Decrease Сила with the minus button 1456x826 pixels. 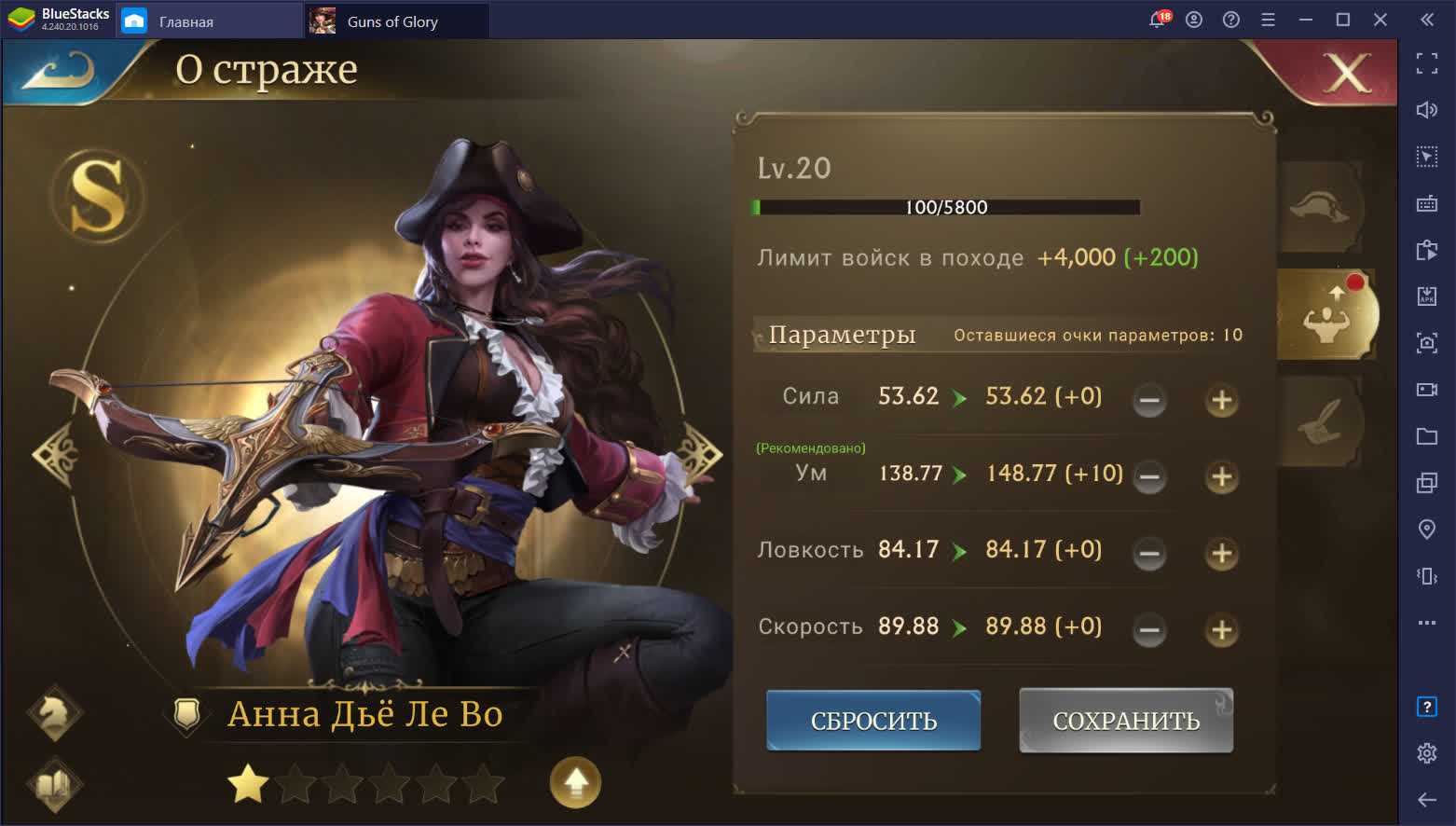coord(1149,401)
